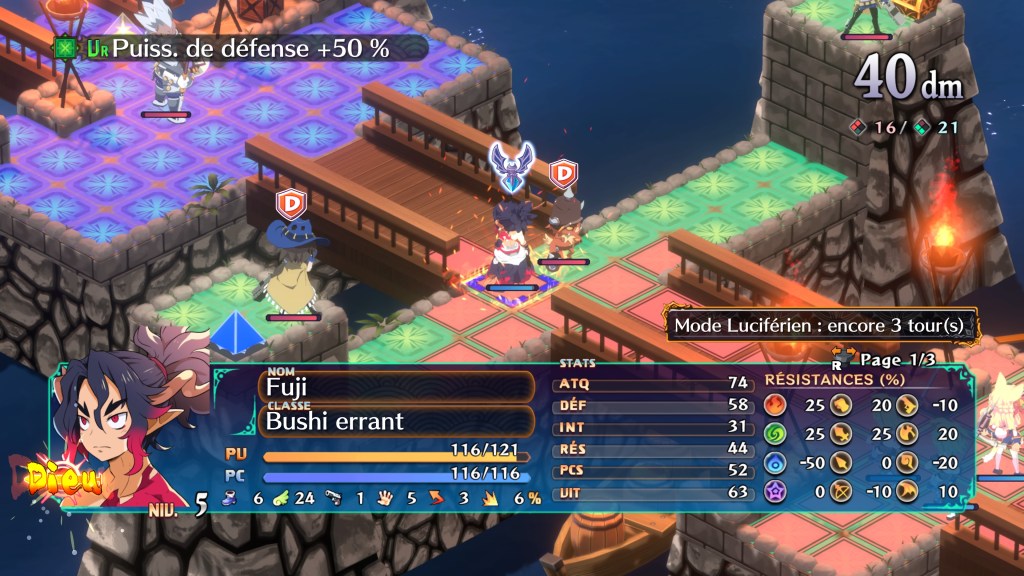Image resolution: width=1024 pixels, height=576 pixels.
Task: Click the winged emblem above the selected unit
Action: pyautogui.click(x=512, y=167)
